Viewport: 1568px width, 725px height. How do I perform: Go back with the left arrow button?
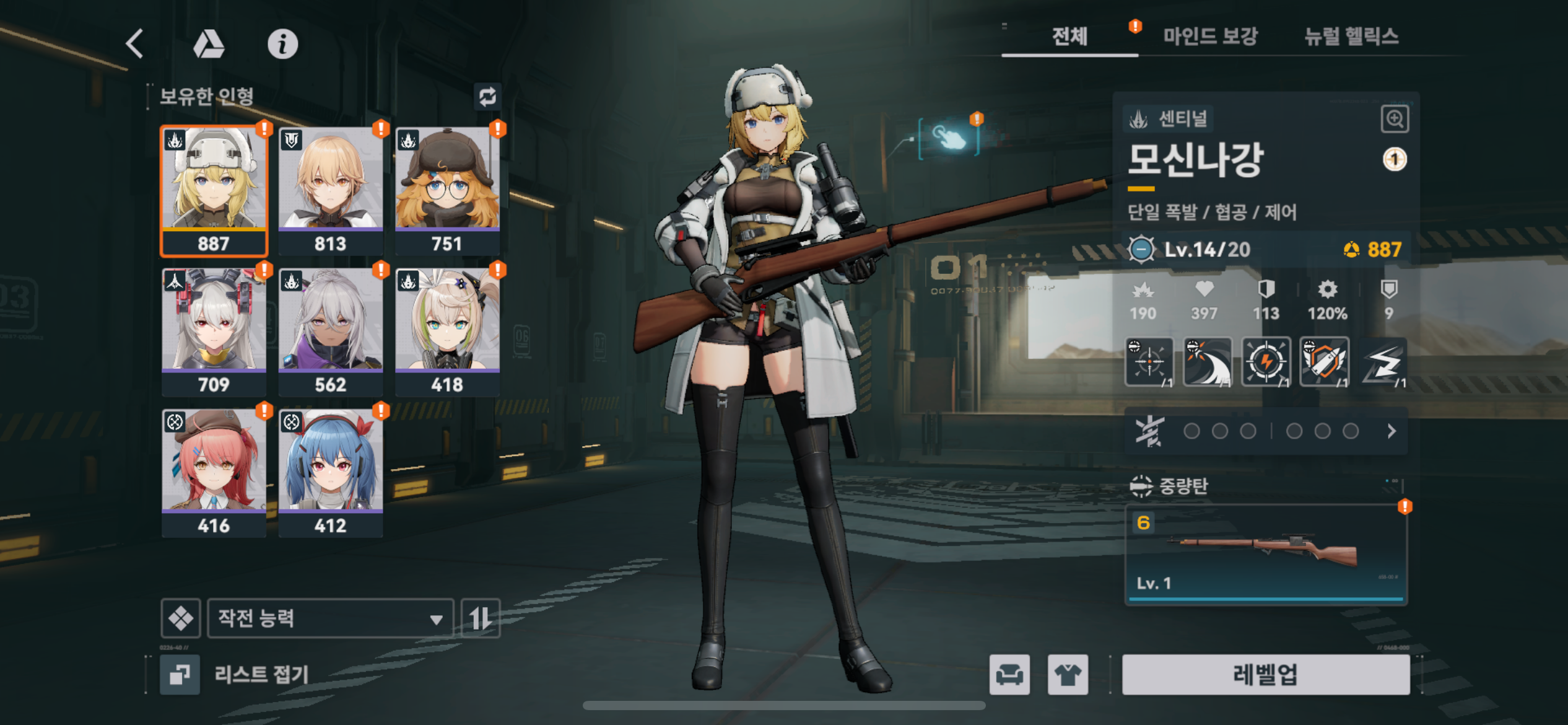click(x=135, y=44)
